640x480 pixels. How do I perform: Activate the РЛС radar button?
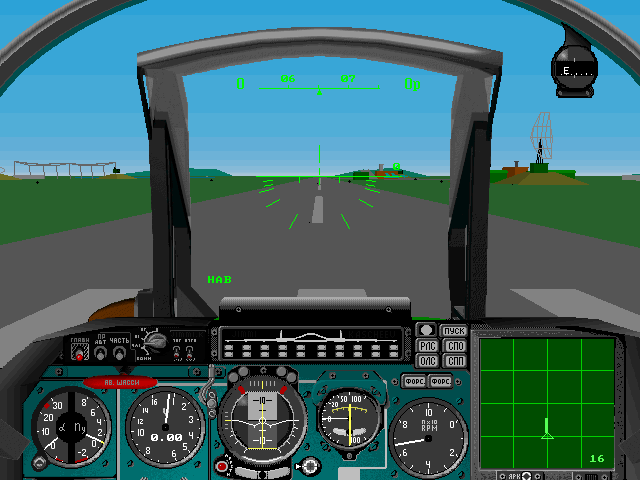(x=427, y=346)
